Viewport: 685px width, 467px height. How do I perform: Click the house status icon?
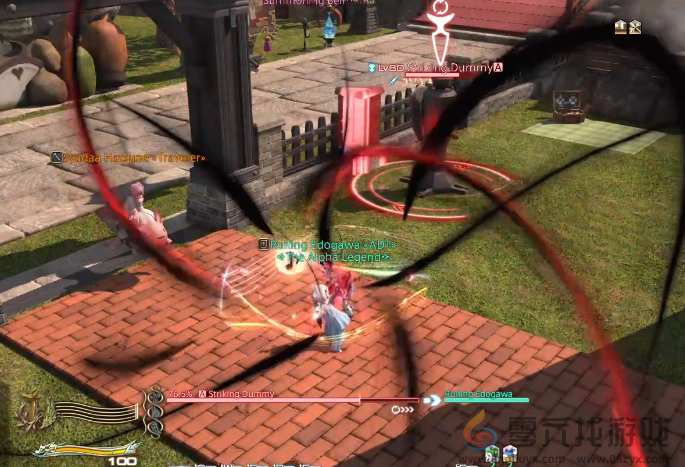coord(621,27)
